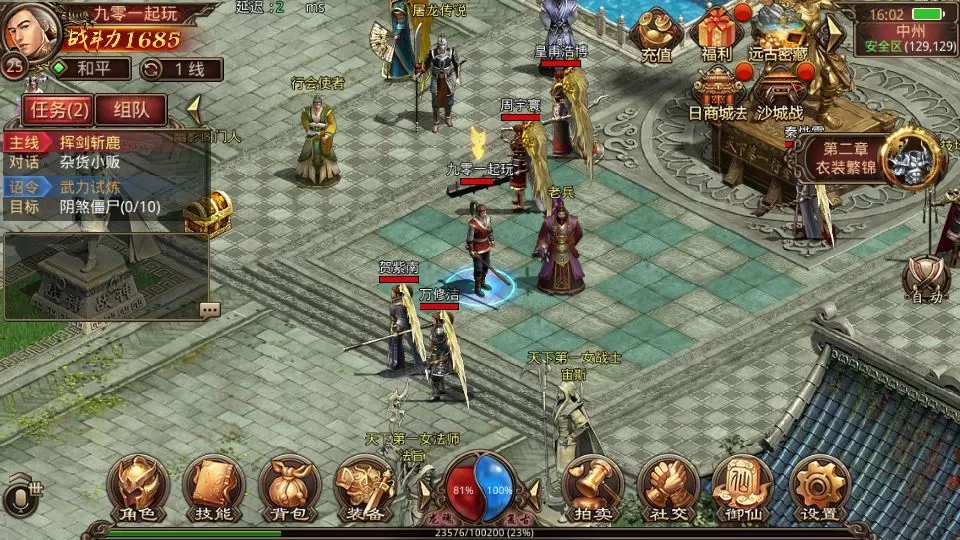Open the 设置 settings gear
Image resolution: width=960 pixels, height=540 pixels.
819,489
